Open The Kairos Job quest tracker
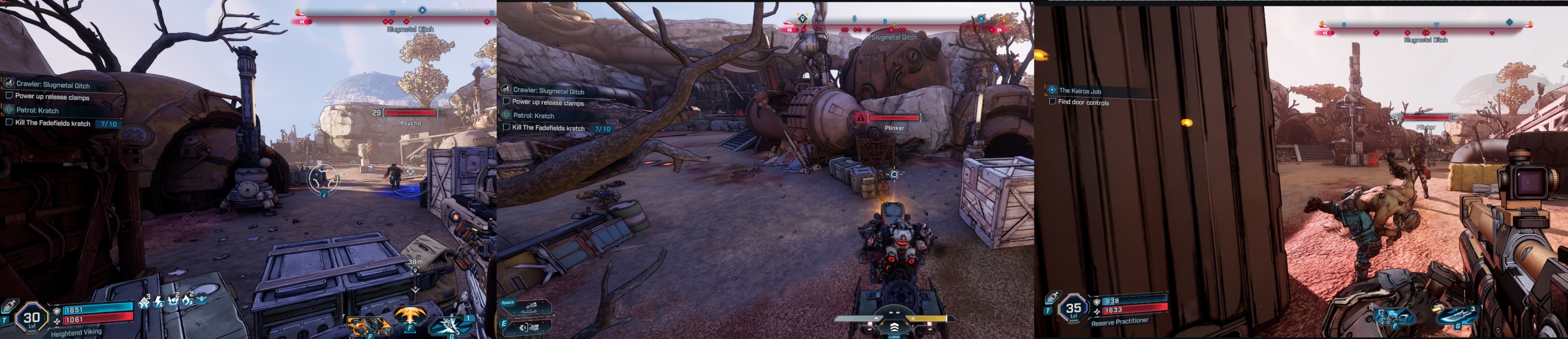The width and height of the screenshot is (1568, 339). click(1079, 90)
